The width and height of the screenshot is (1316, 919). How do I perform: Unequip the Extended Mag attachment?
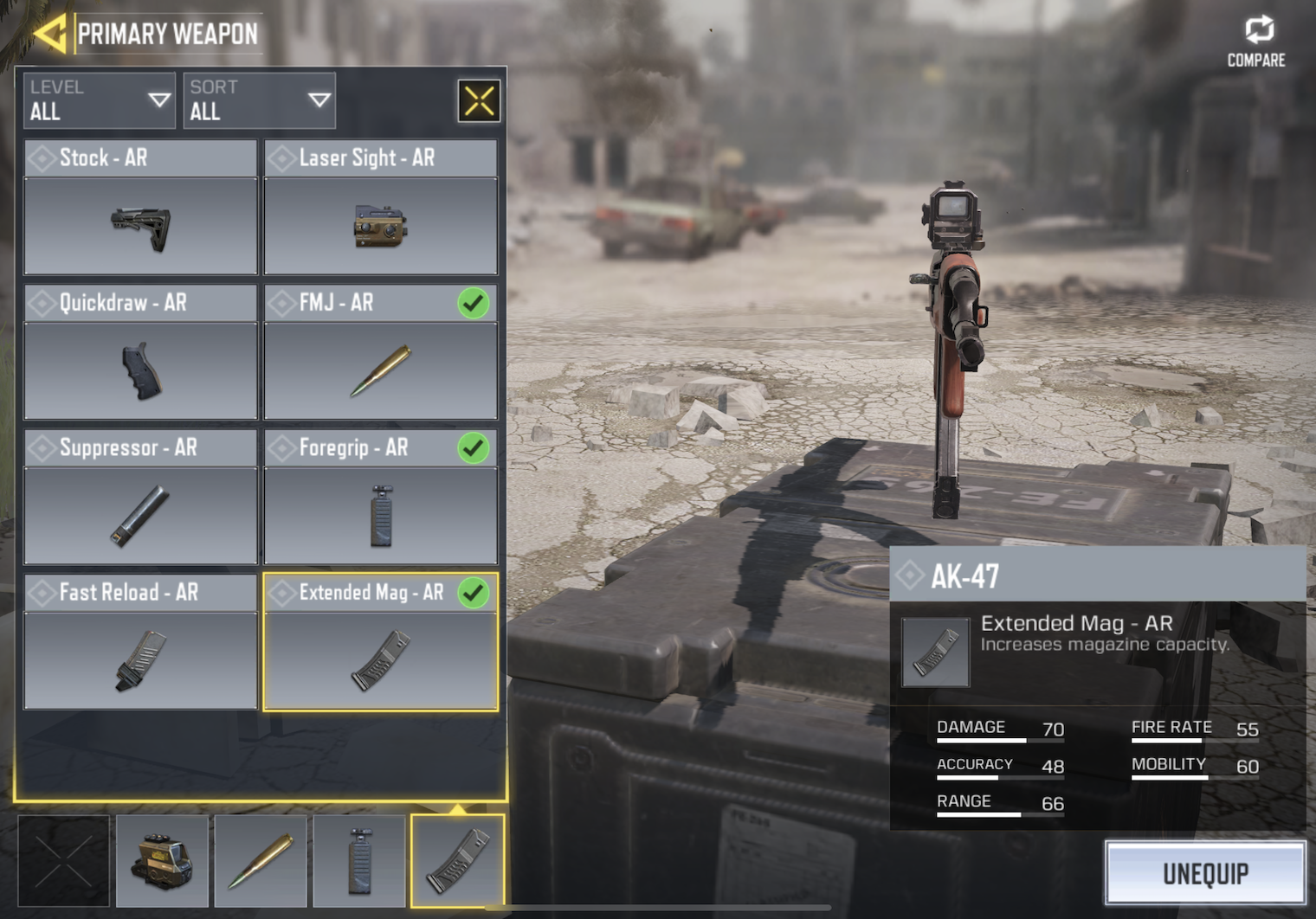1205,874
